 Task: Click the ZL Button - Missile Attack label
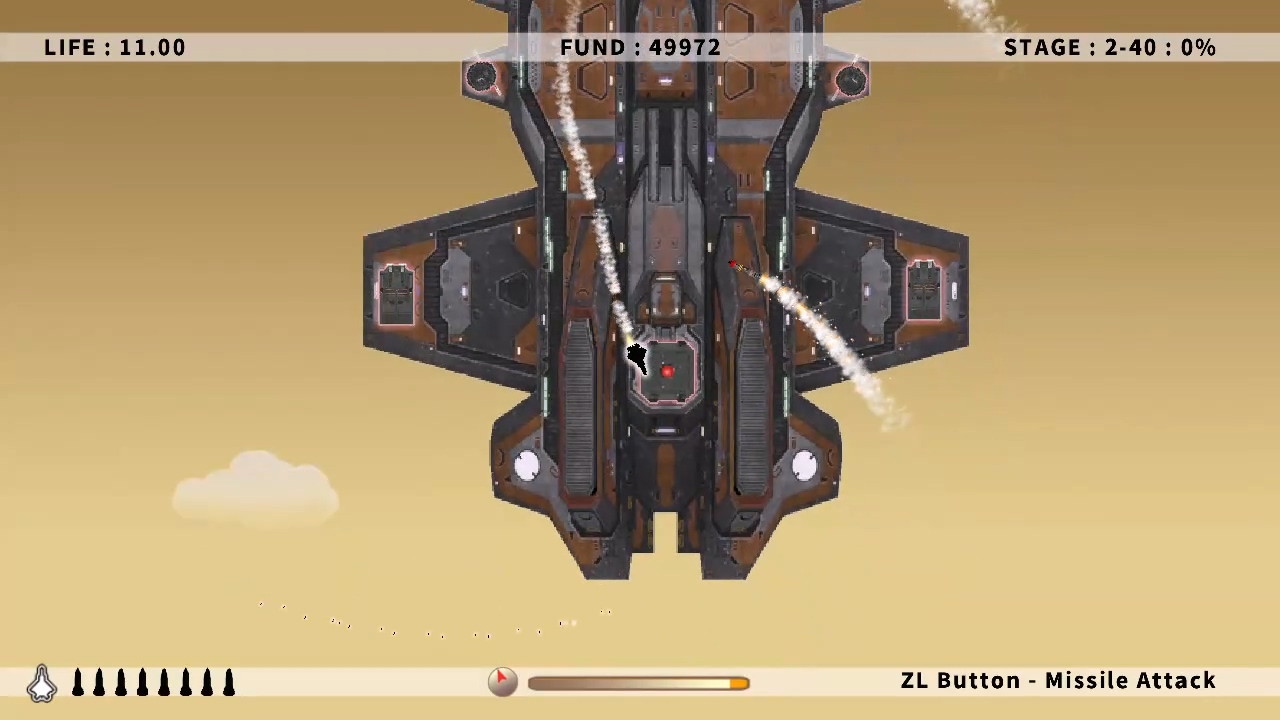1058,680
